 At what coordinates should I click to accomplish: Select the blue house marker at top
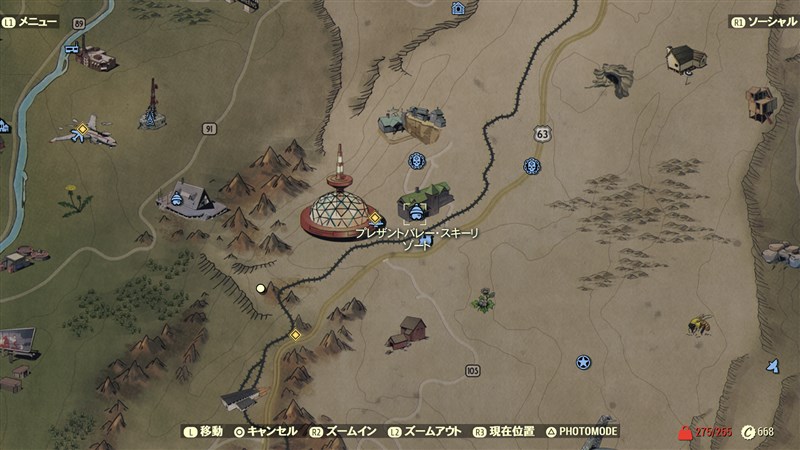458,9
